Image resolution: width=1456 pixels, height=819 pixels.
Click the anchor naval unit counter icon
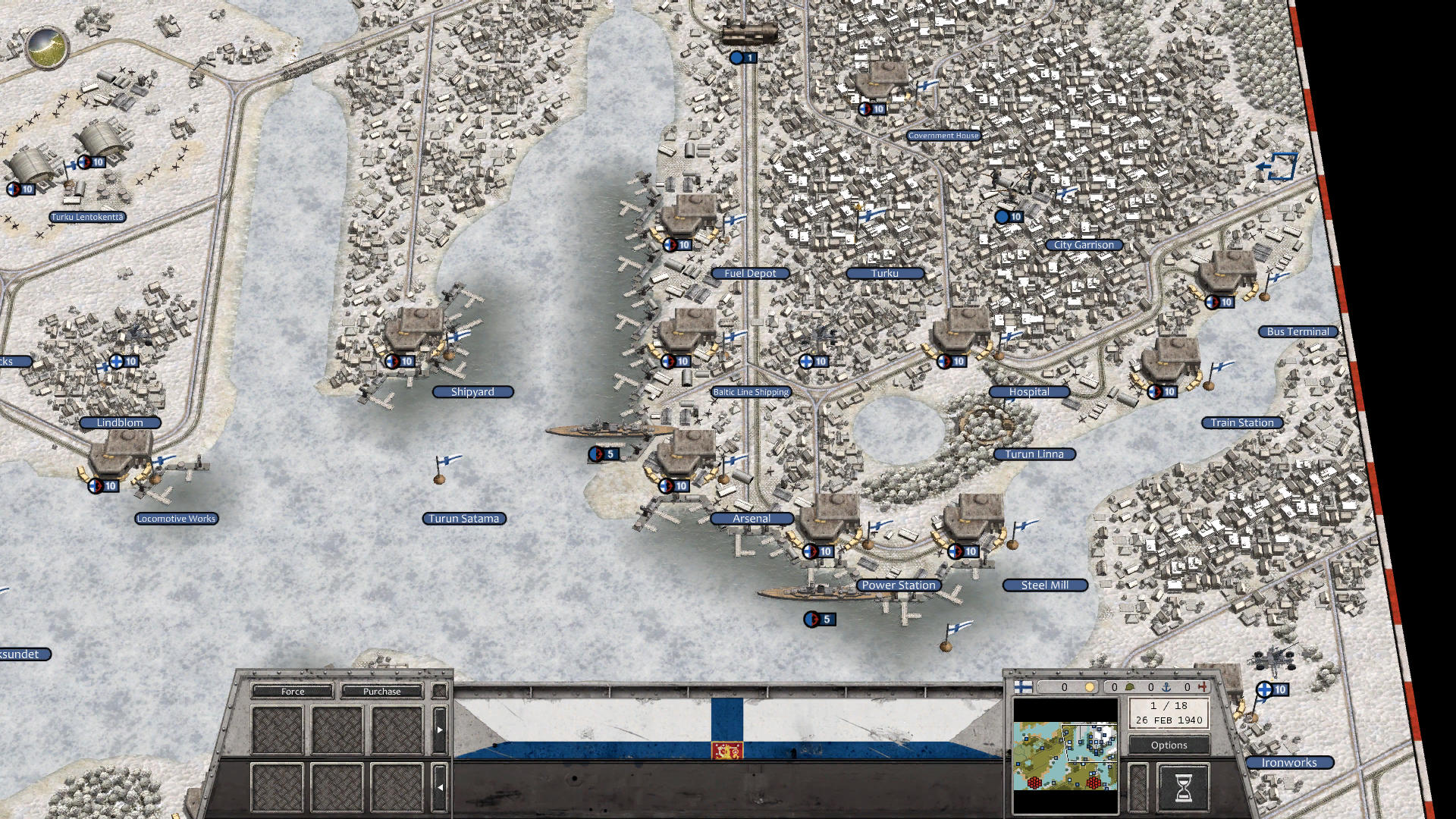click(1166, 688)
